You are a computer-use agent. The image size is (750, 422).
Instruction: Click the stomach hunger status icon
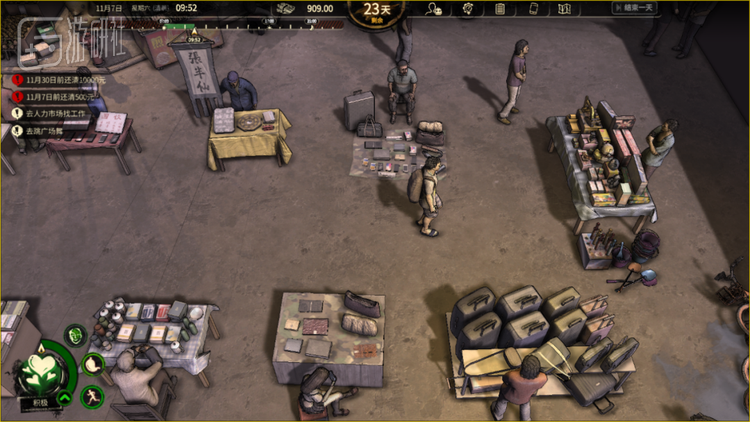point(93,363)
